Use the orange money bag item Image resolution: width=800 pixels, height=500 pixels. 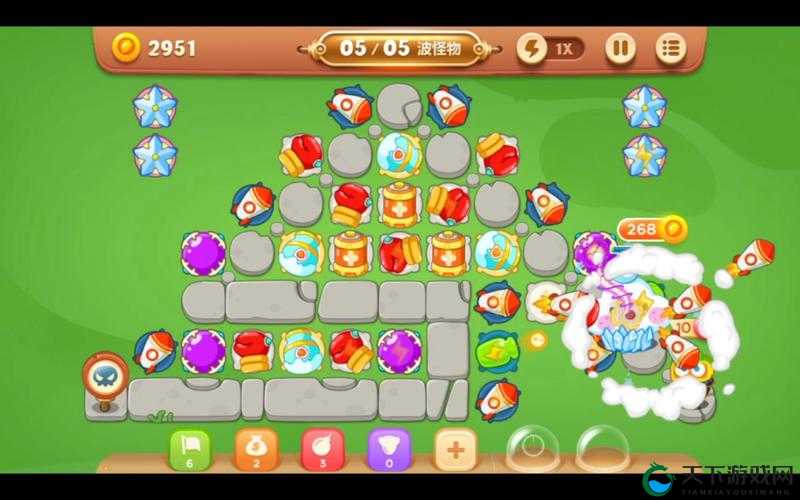point(254,448)
